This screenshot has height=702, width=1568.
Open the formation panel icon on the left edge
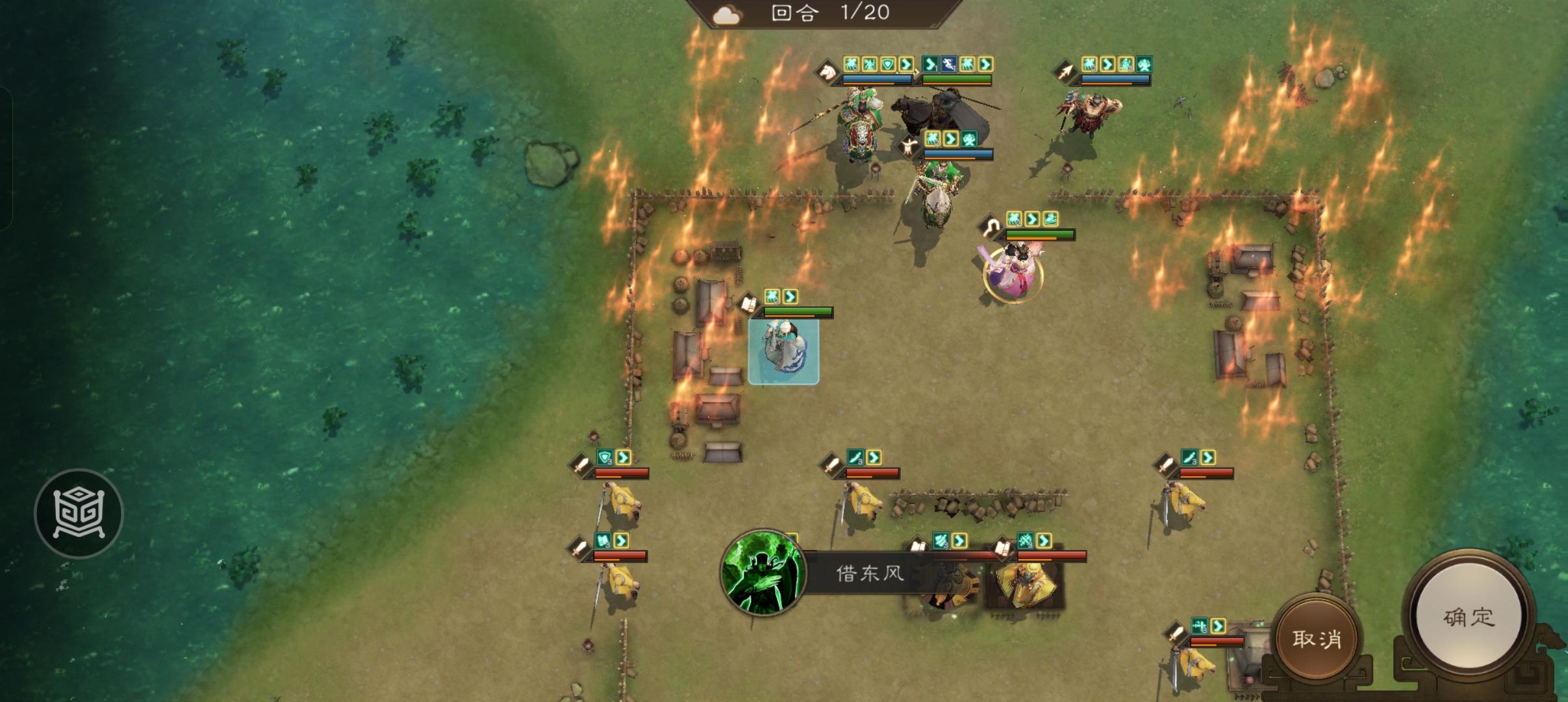click(x=80, y=513)
